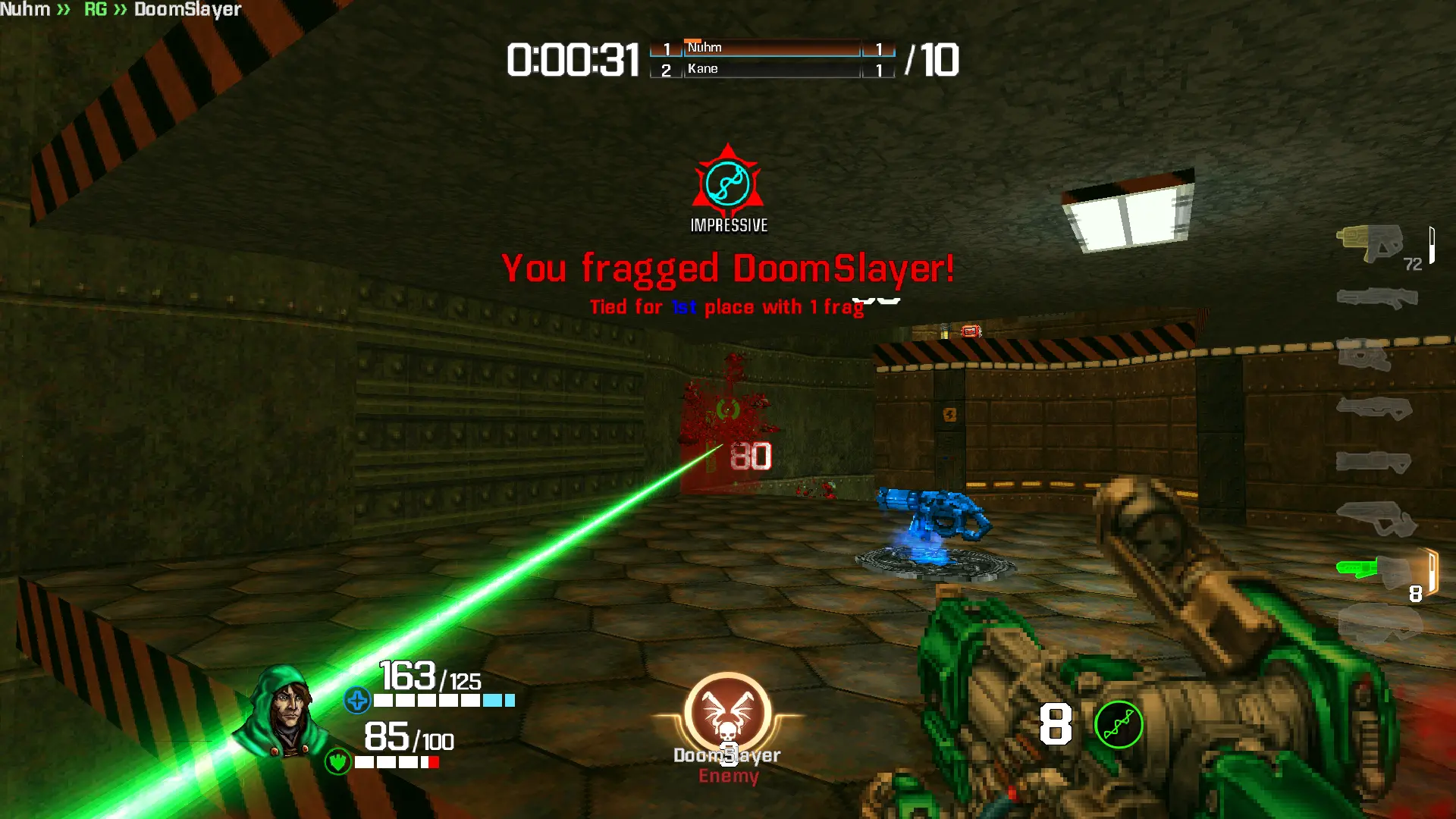
Task: Click the green armor shield icon
Action: click(x=337, y=761)
